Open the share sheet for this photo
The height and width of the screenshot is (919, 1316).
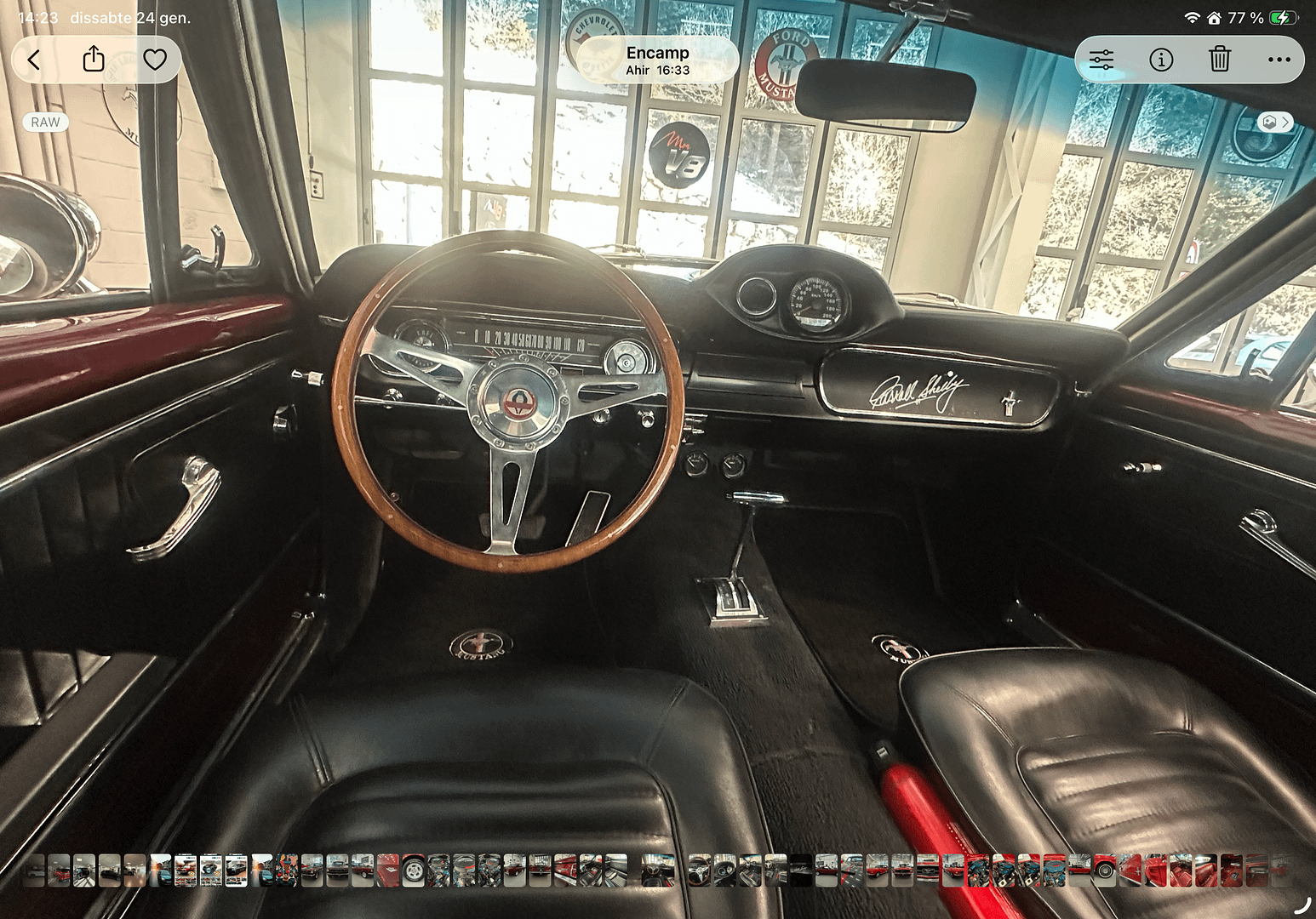(x=94, y=60)
